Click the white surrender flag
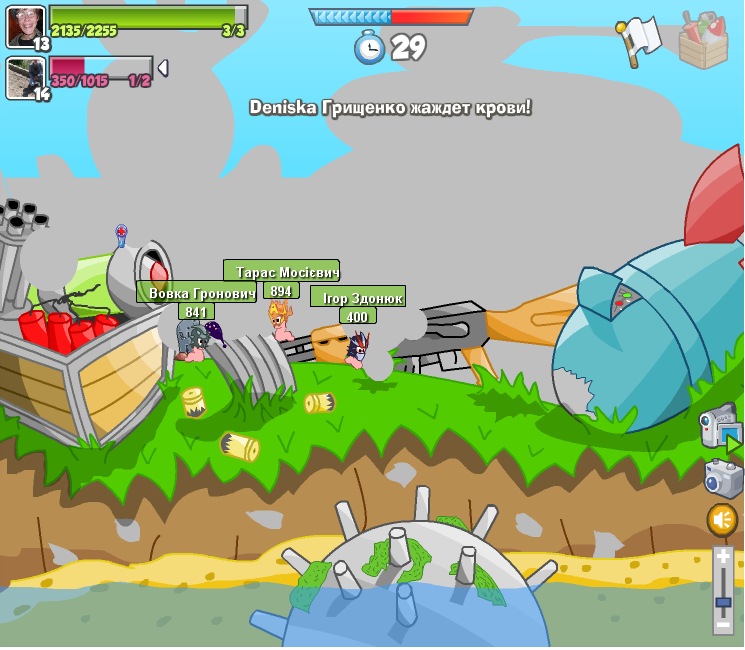The image size is (745, 650). 638,39
